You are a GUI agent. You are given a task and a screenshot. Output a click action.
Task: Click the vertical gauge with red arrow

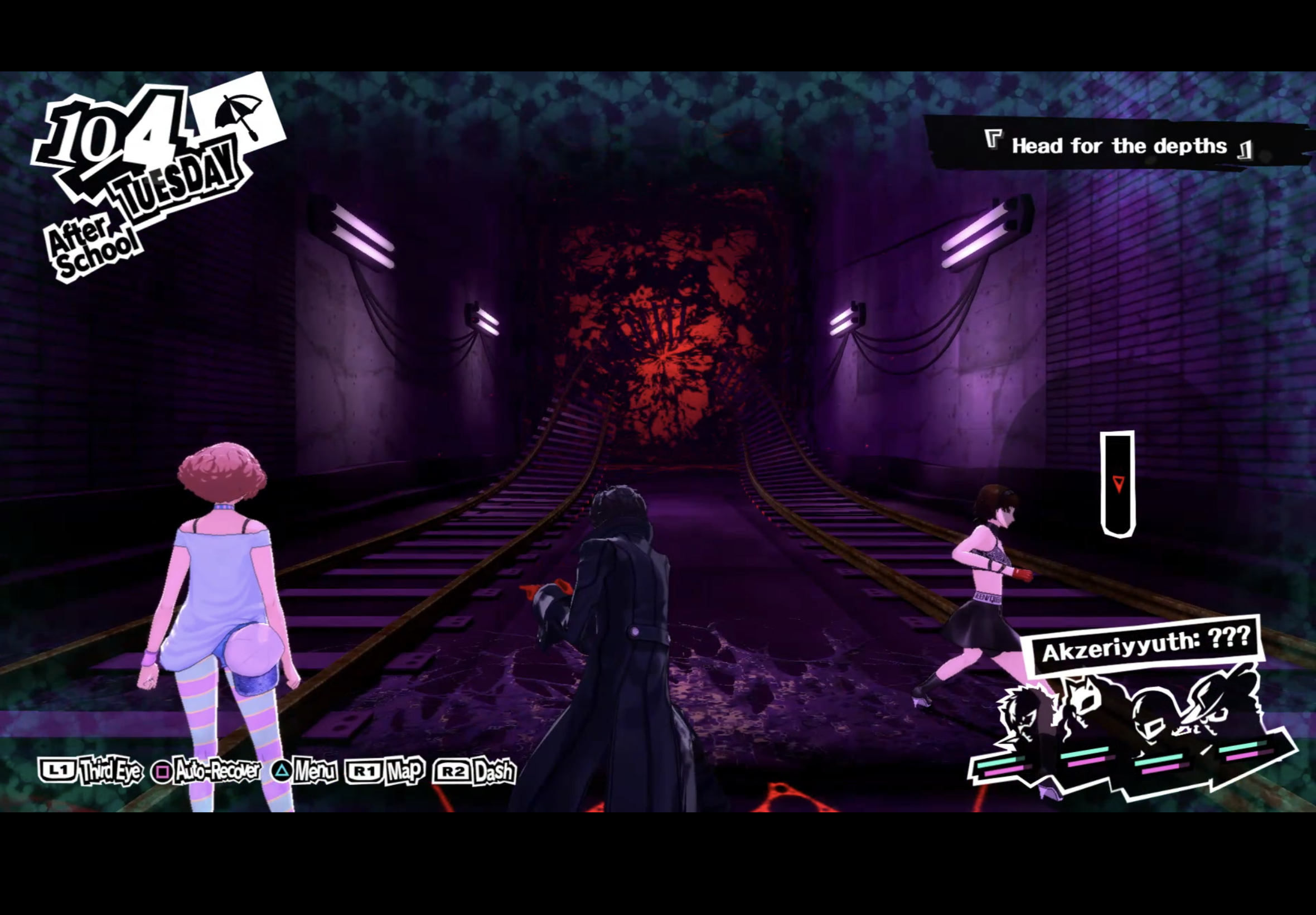pos(1117,484)
